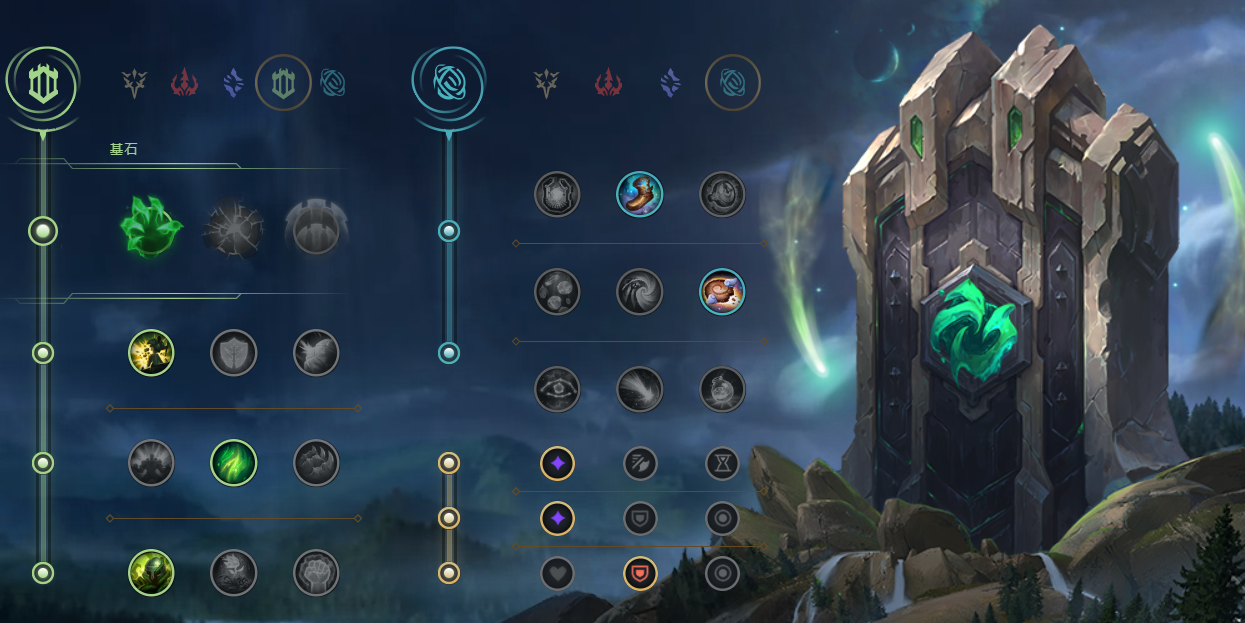Choose the hourglass ability haste shard
Viewport: 1245px width, 623px height.
point(722,463)
